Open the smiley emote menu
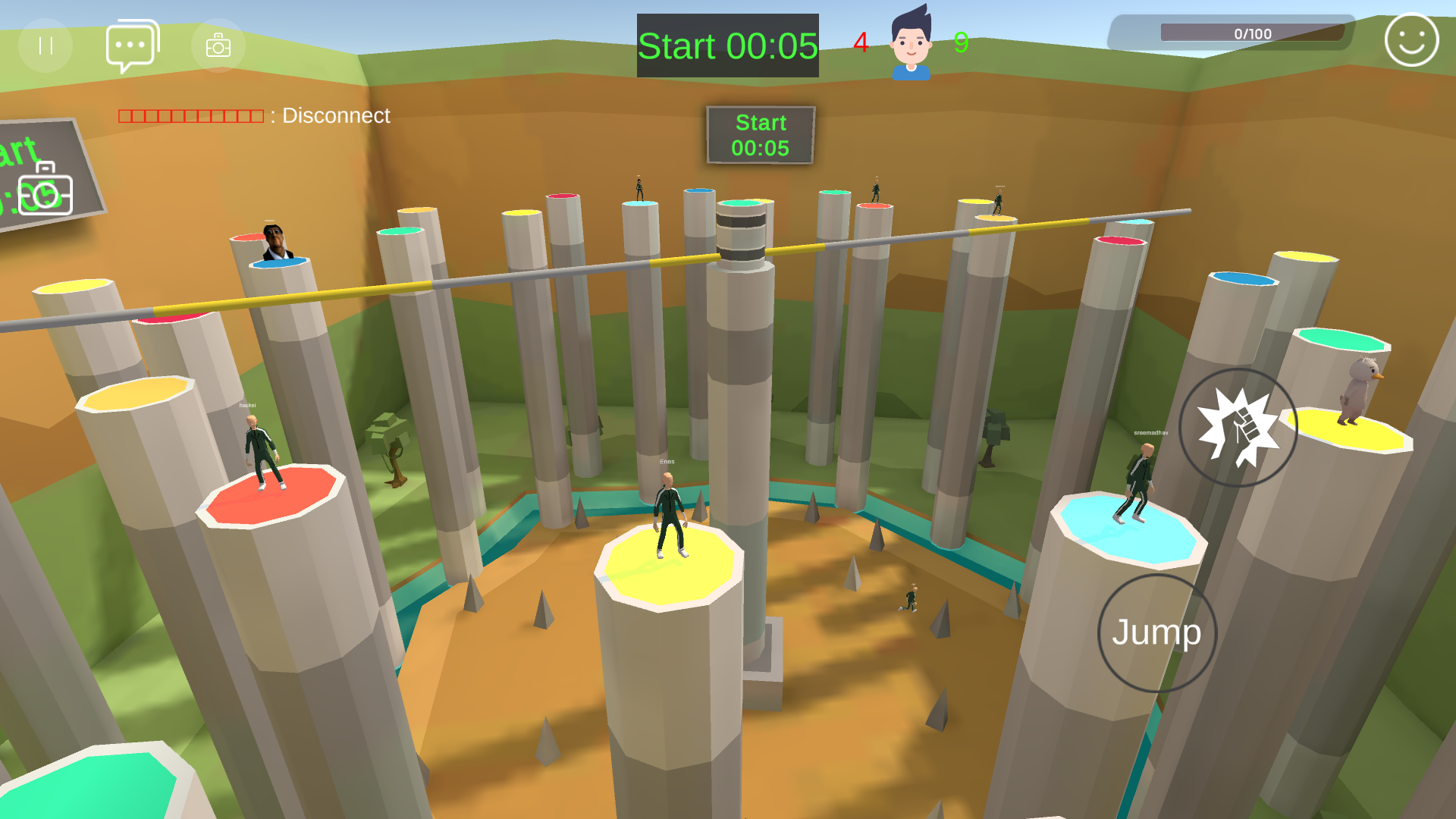 click(x=1411, y=40)
